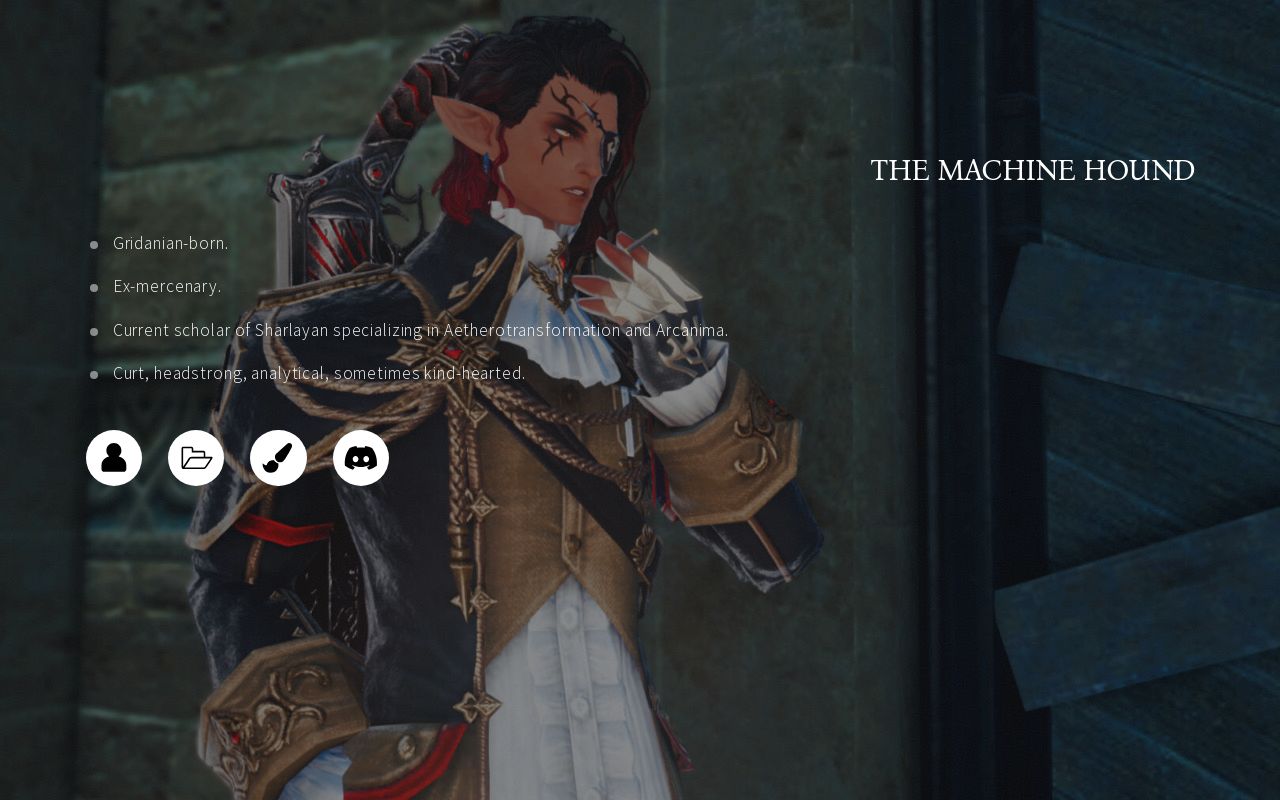1280x800 pixels.
Task: Click the white circle around the Discord icon
Action: pyautogui.click(x=361, y=436)
